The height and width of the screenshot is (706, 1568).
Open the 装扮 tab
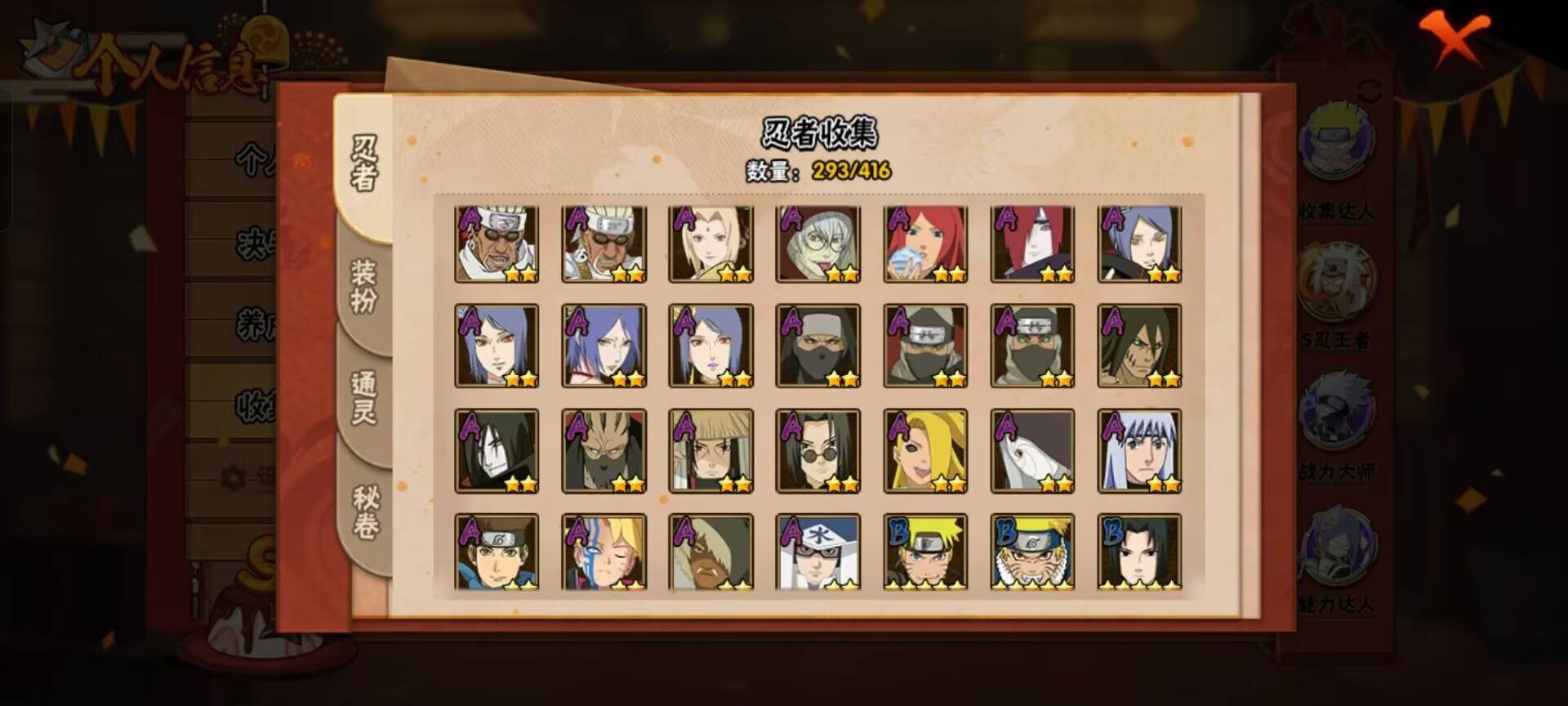click(364, 286)
